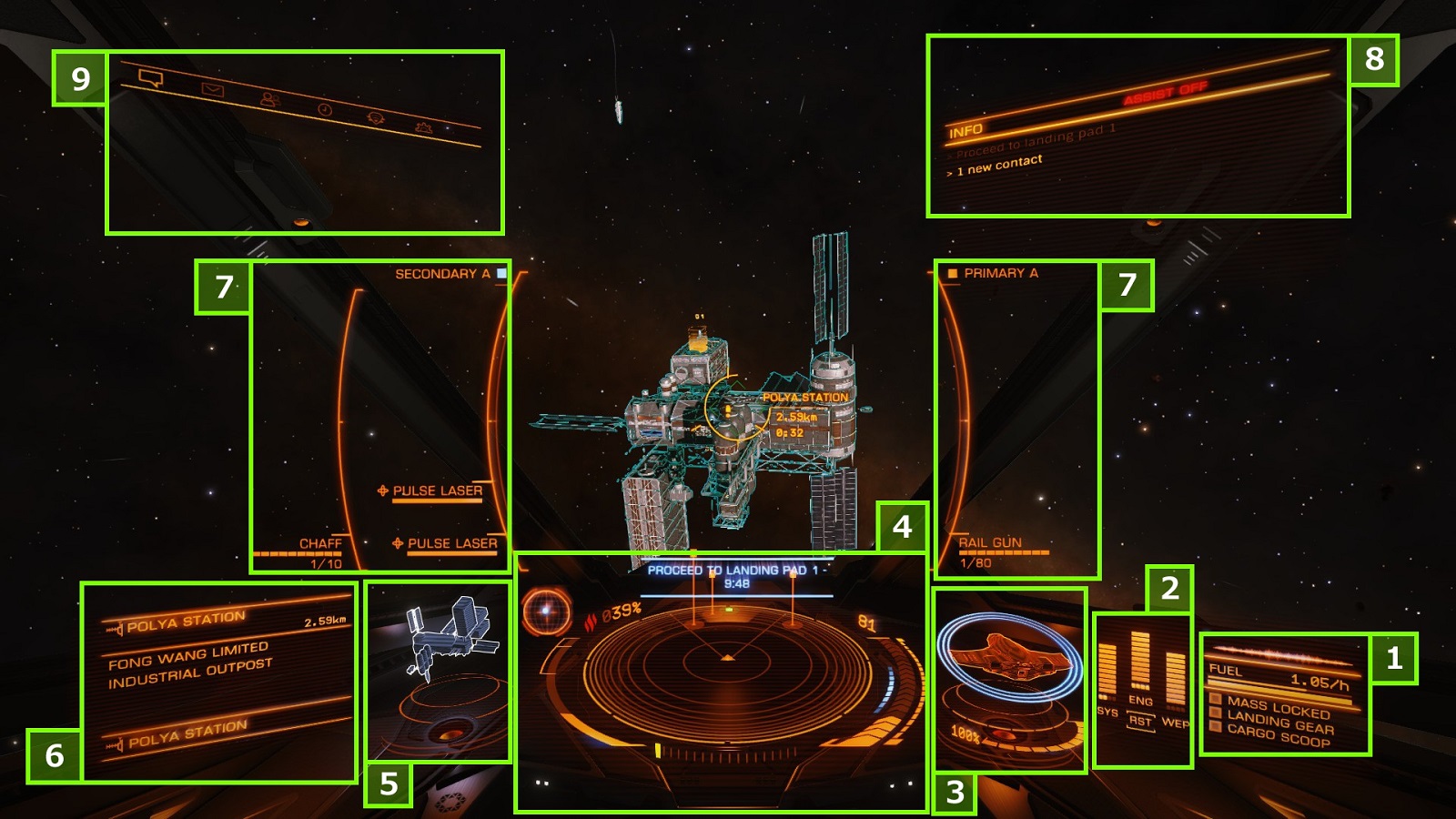Select the Primary A fire group label
1456x819 pixels.
[1000, 273]
